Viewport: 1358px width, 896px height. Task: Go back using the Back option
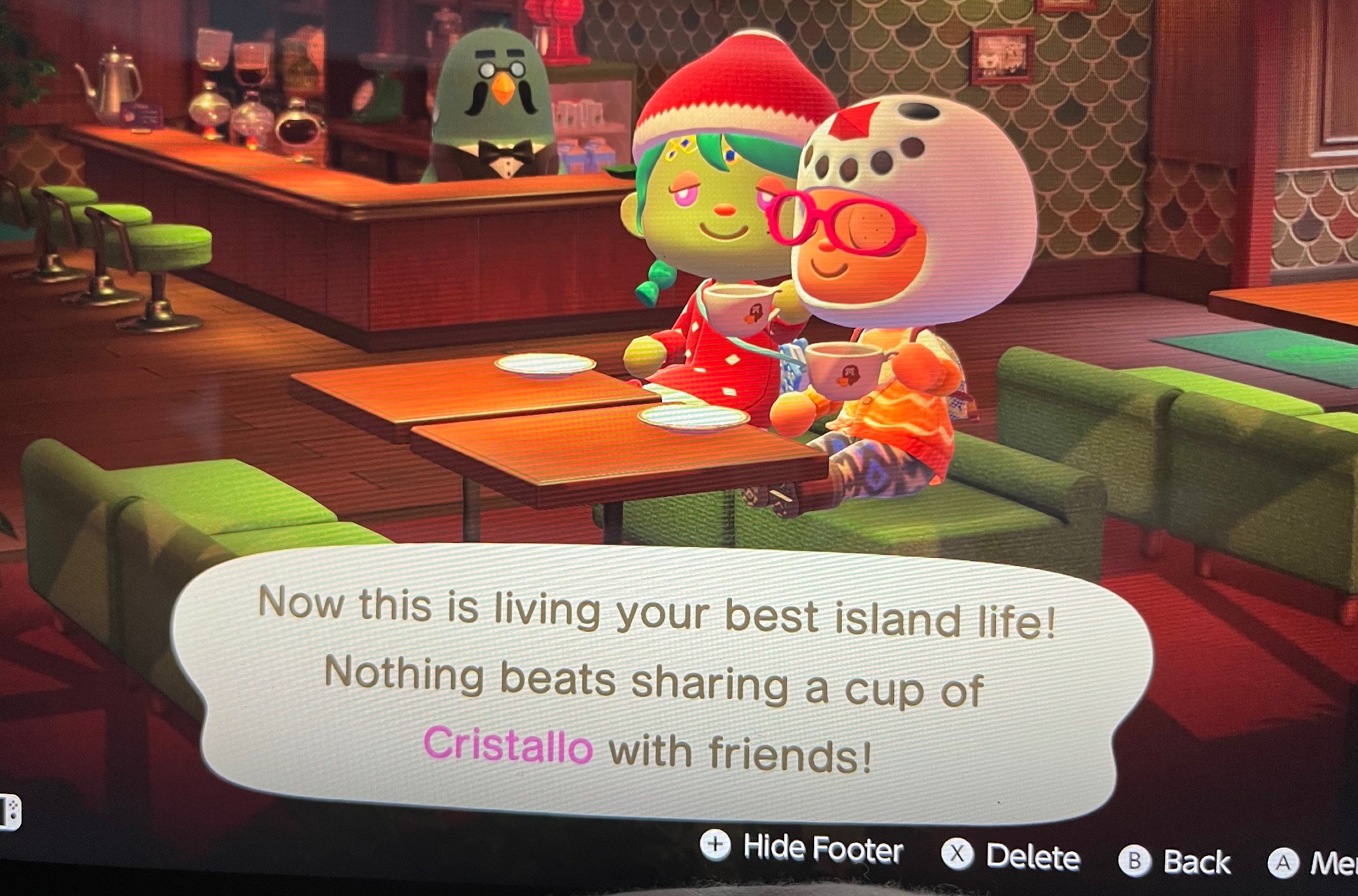[1175, 861]
